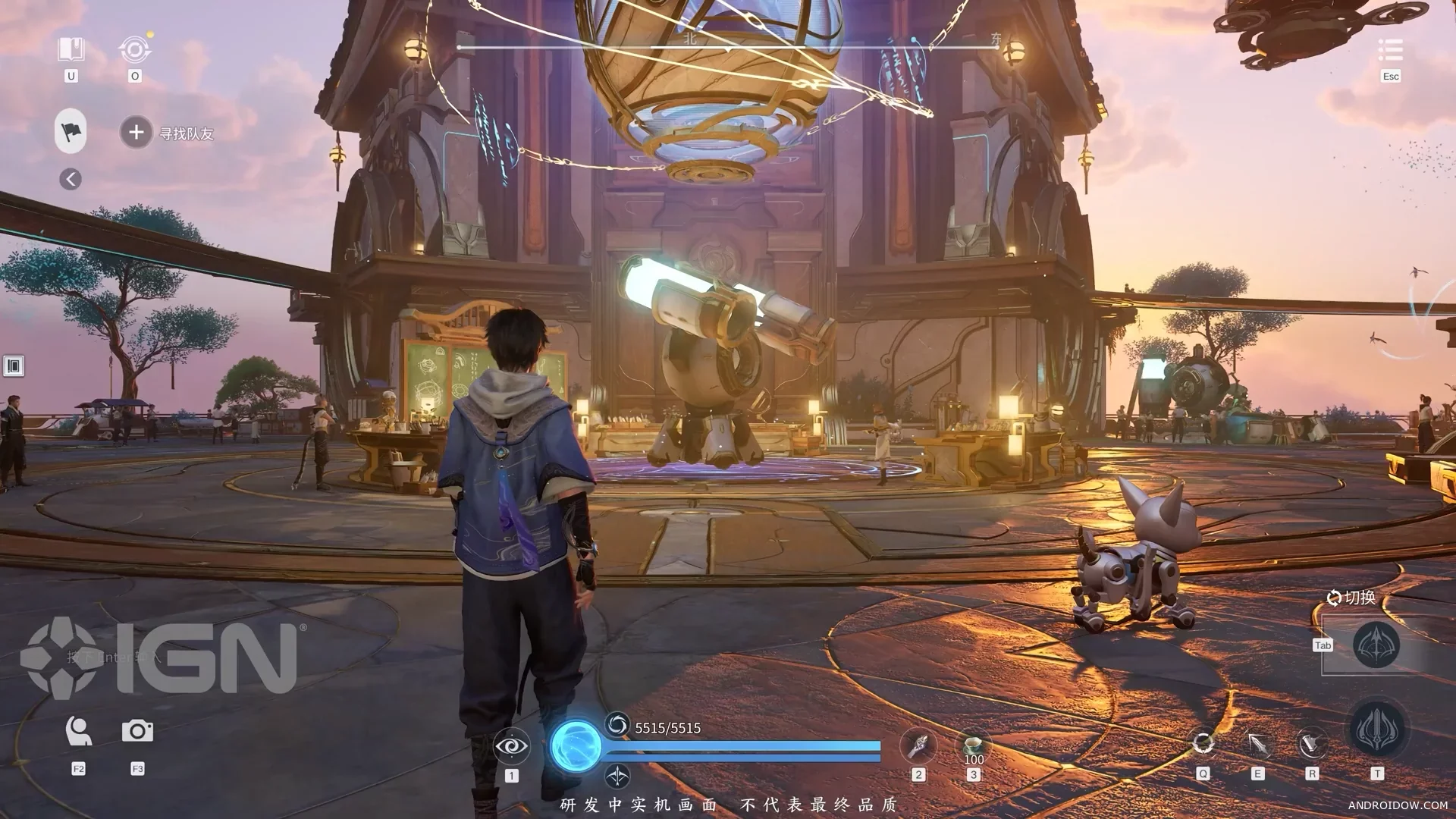The height and width of the screenshot is (819, 1456).
Task: Click the small square side-panel icon
Action: [14, 366]
